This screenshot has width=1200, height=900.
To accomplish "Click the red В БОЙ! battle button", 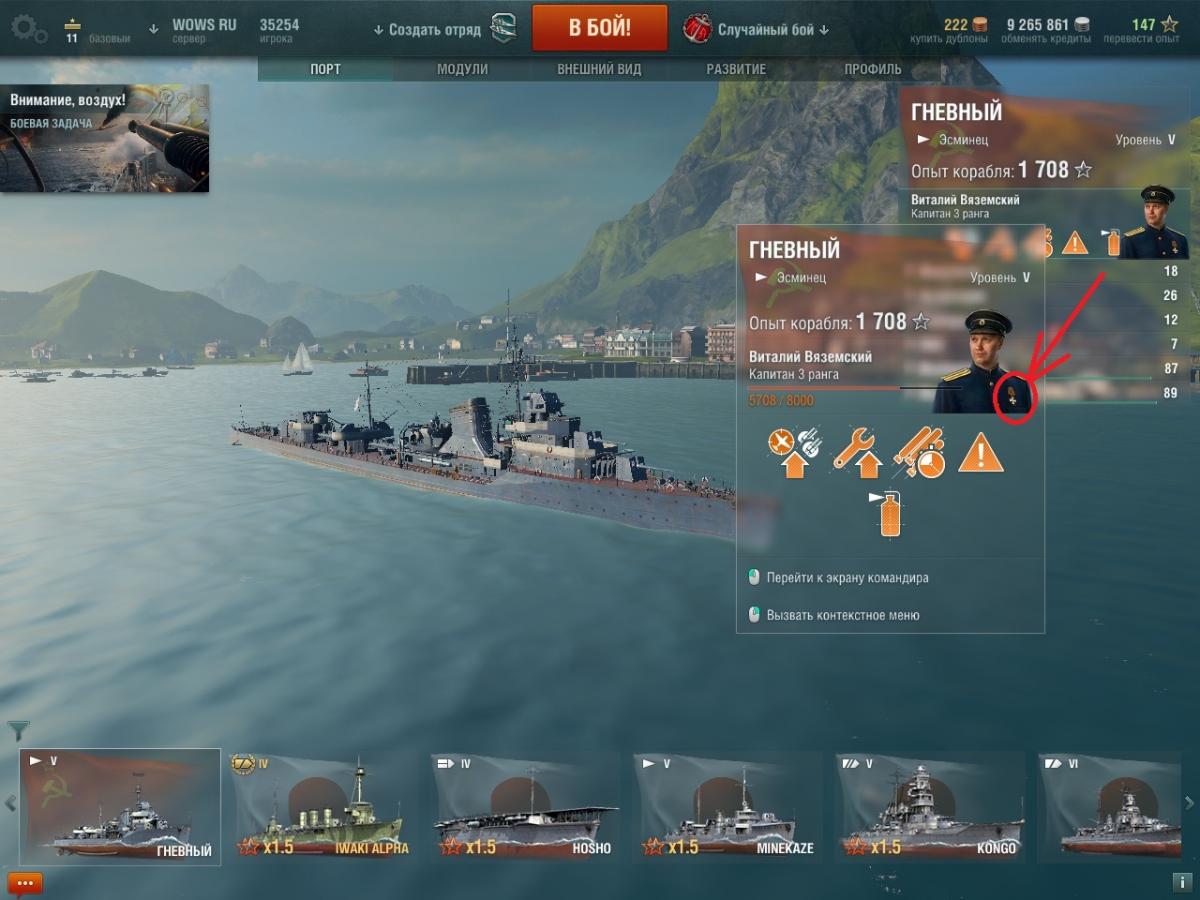I will click(599, 27).
